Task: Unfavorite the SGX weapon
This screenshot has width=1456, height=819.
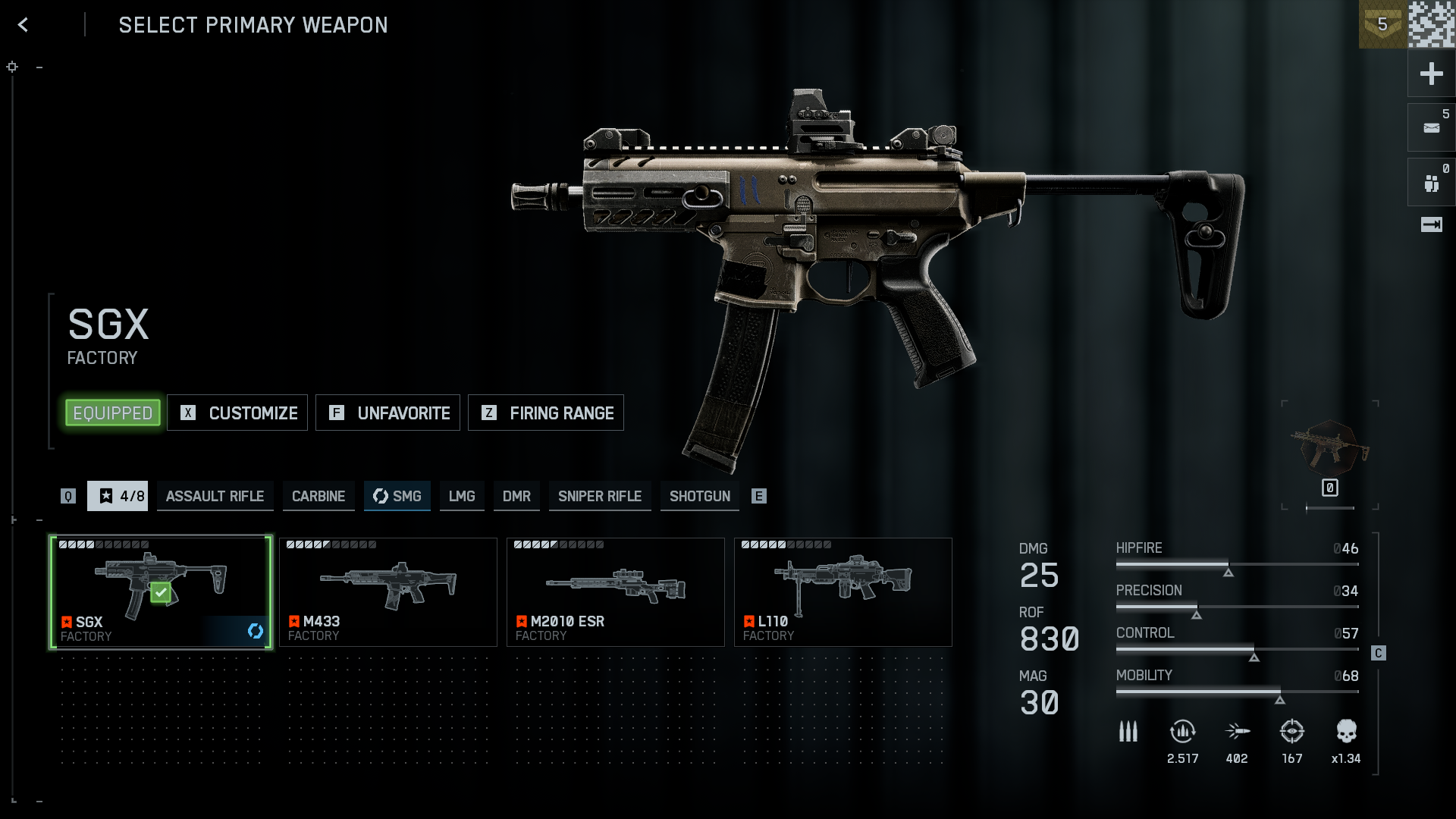Action: tap(388, 413)
